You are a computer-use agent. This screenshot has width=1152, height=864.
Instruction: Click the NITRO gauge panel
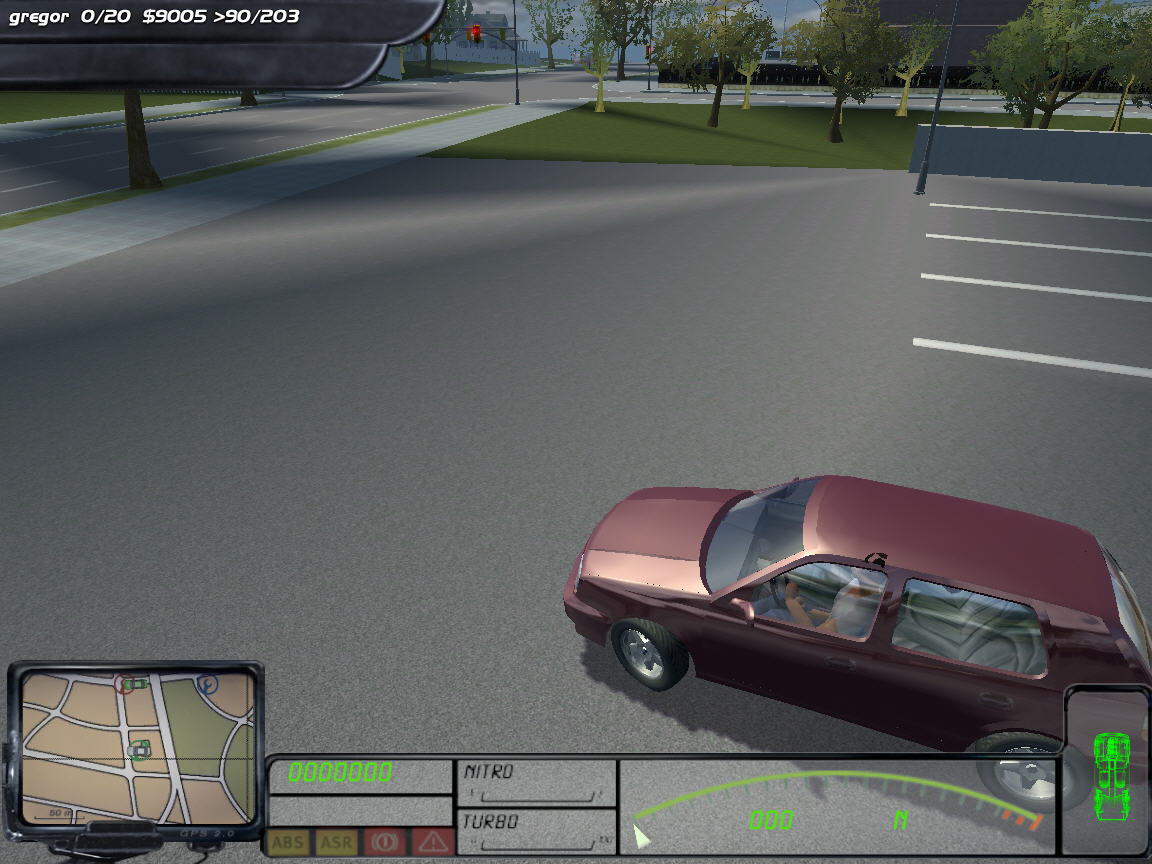pos(537,782)
